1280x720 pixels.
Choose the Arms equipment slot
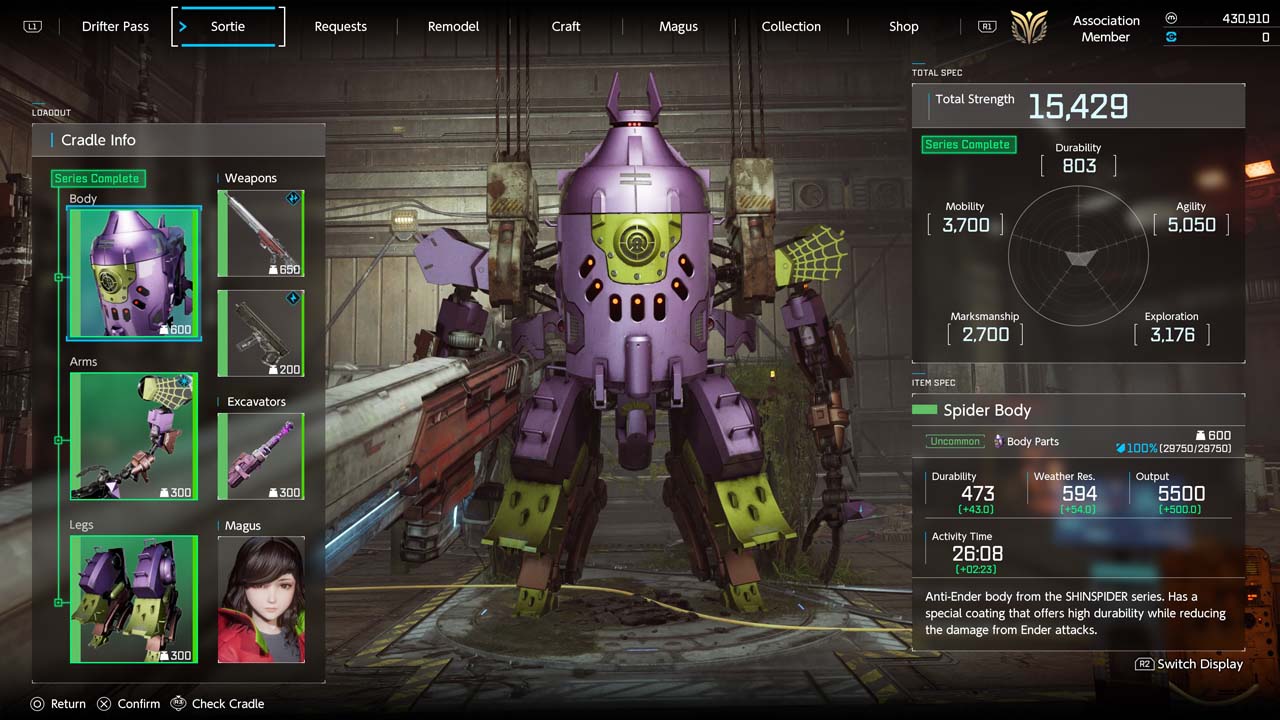coord(134,436)
